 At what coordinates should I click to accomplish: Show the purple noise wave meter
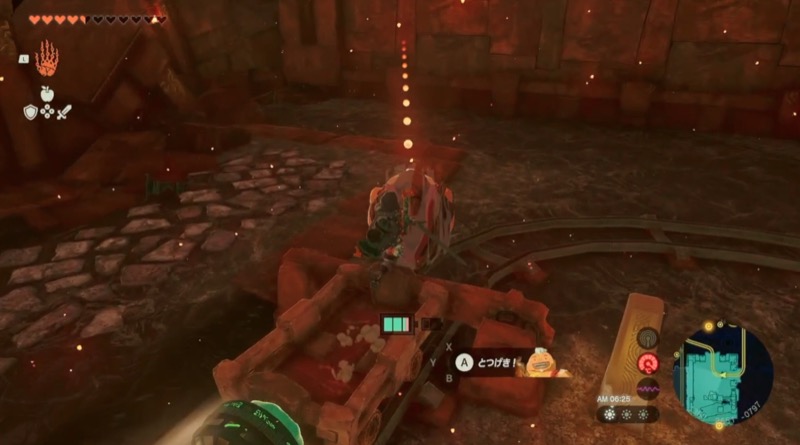pyautogui.click(x=647, y=388)
